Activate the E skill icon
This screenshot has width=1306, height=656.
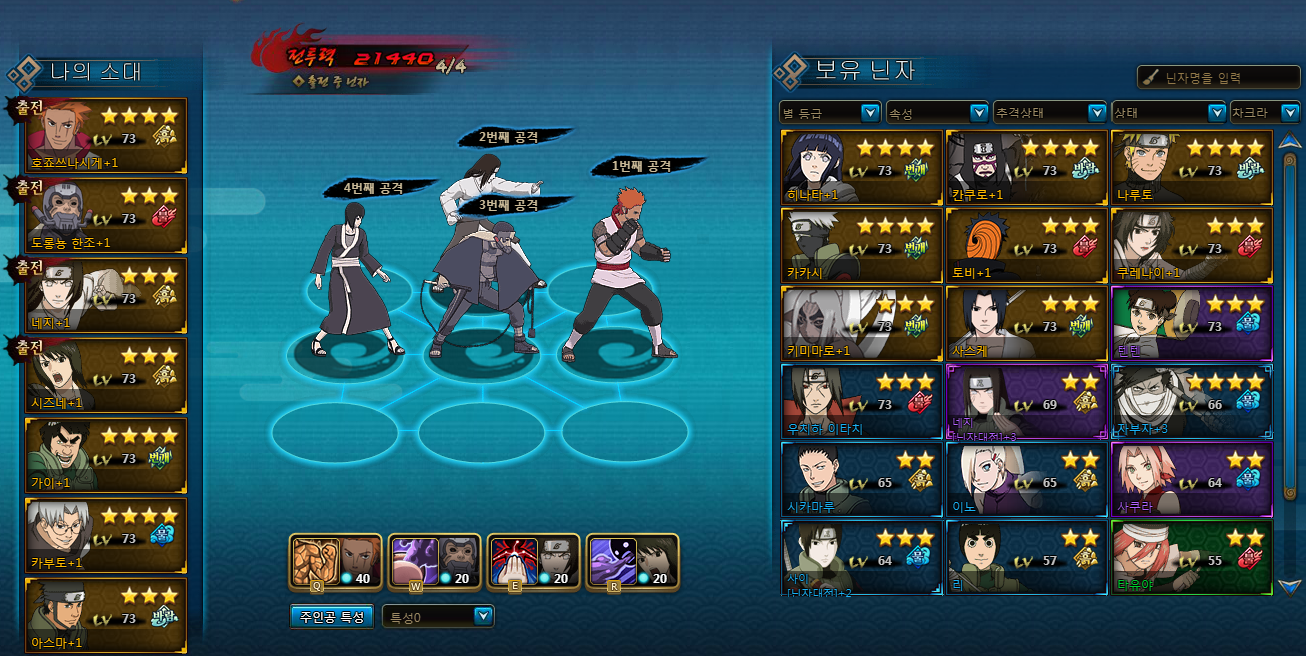pos(533,561)
